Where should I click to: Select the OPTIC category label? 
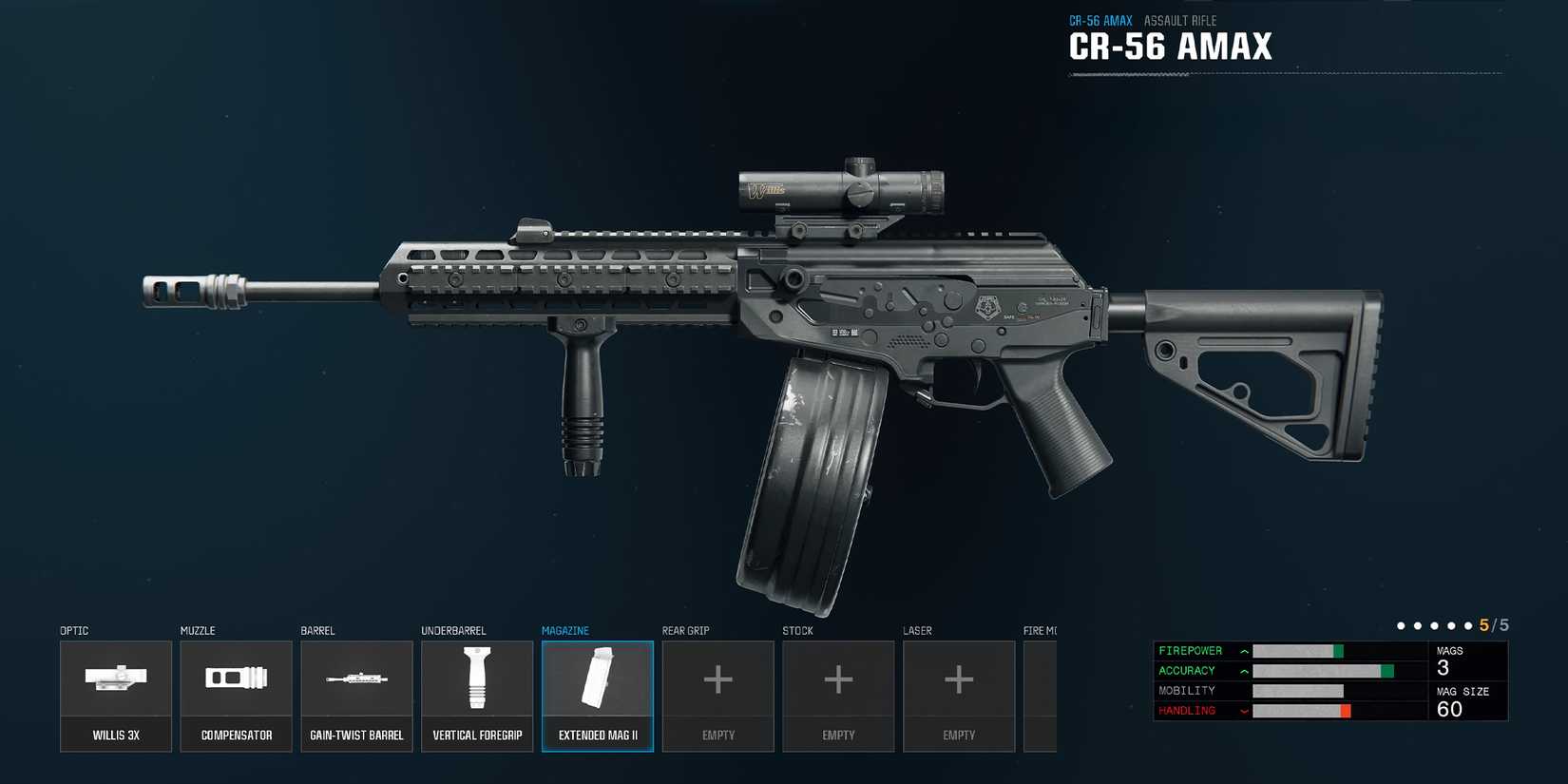tap(73, 630)
